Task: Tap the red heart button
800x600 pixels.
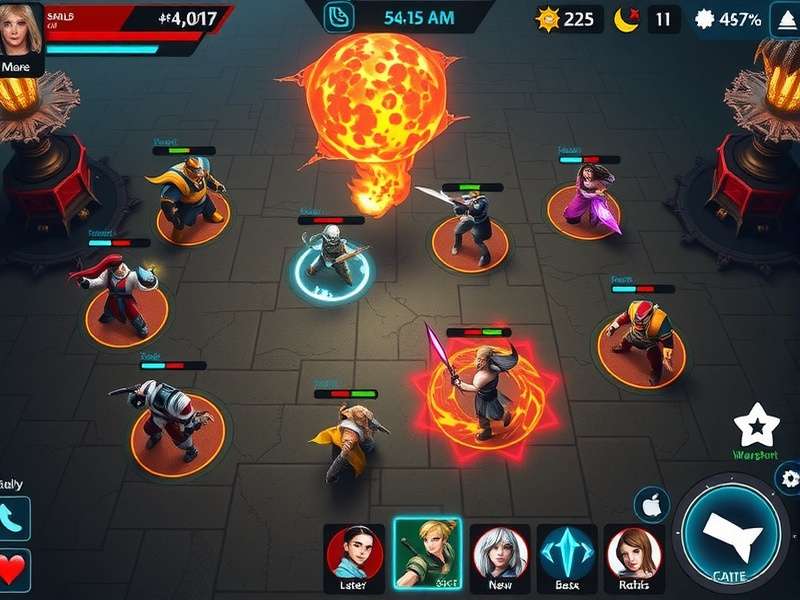Action: (14, 570)
